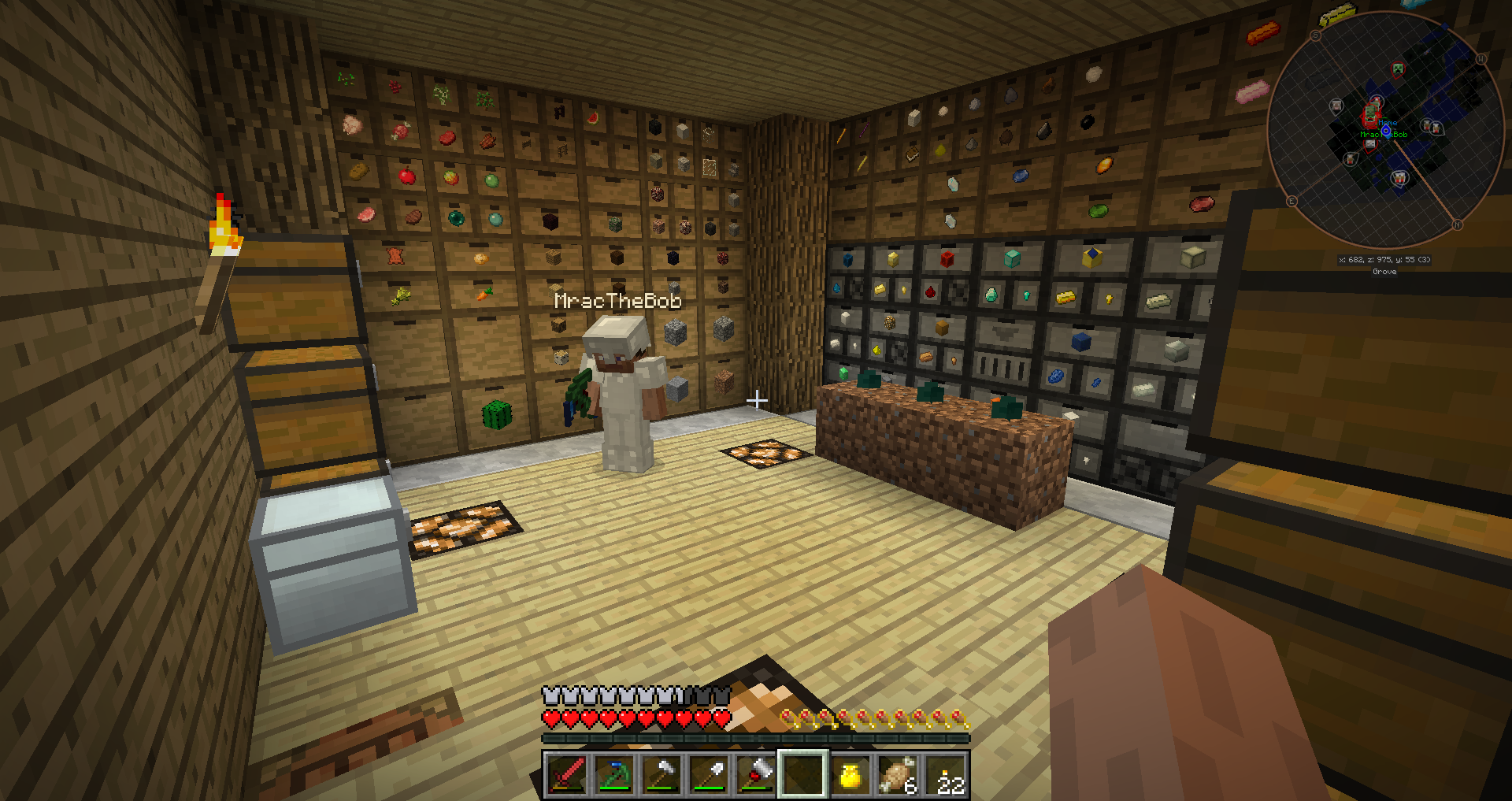Click the minimap's S compass marker
1512x801 pixels.
coord(1315,36)
